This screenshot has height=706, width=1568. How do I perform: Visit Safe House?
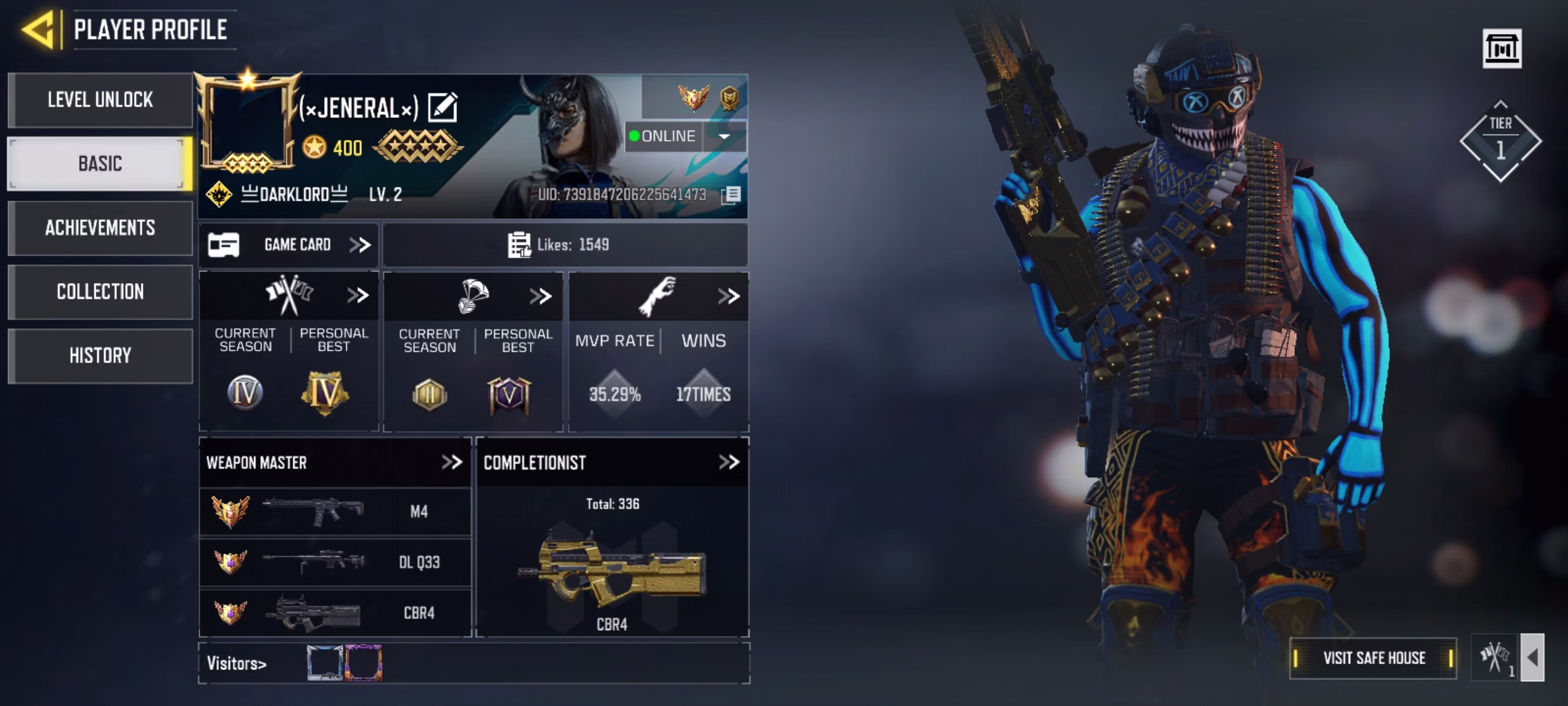[x=1373, y=658]
